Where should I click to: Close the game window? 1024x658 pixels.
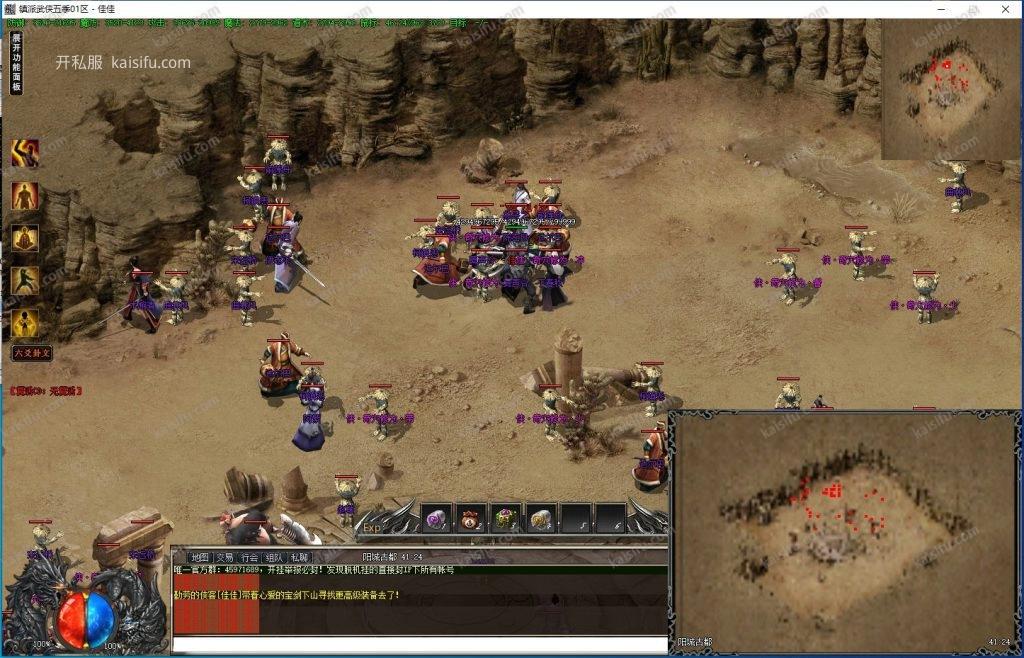pos(1004,9)
